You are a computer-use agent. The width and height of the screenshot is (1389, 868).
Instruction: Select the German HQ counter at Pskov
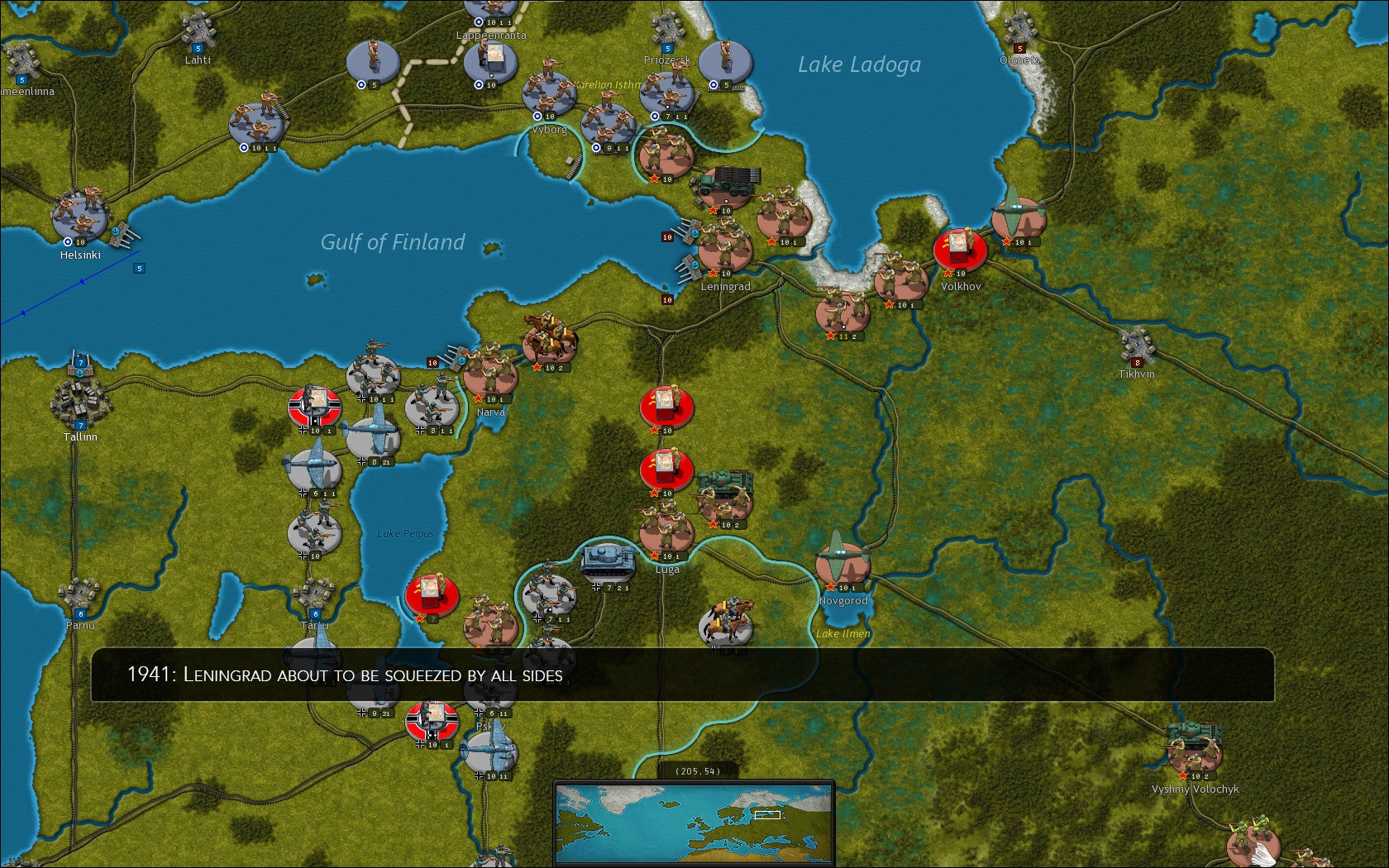(x=432, y=718)
